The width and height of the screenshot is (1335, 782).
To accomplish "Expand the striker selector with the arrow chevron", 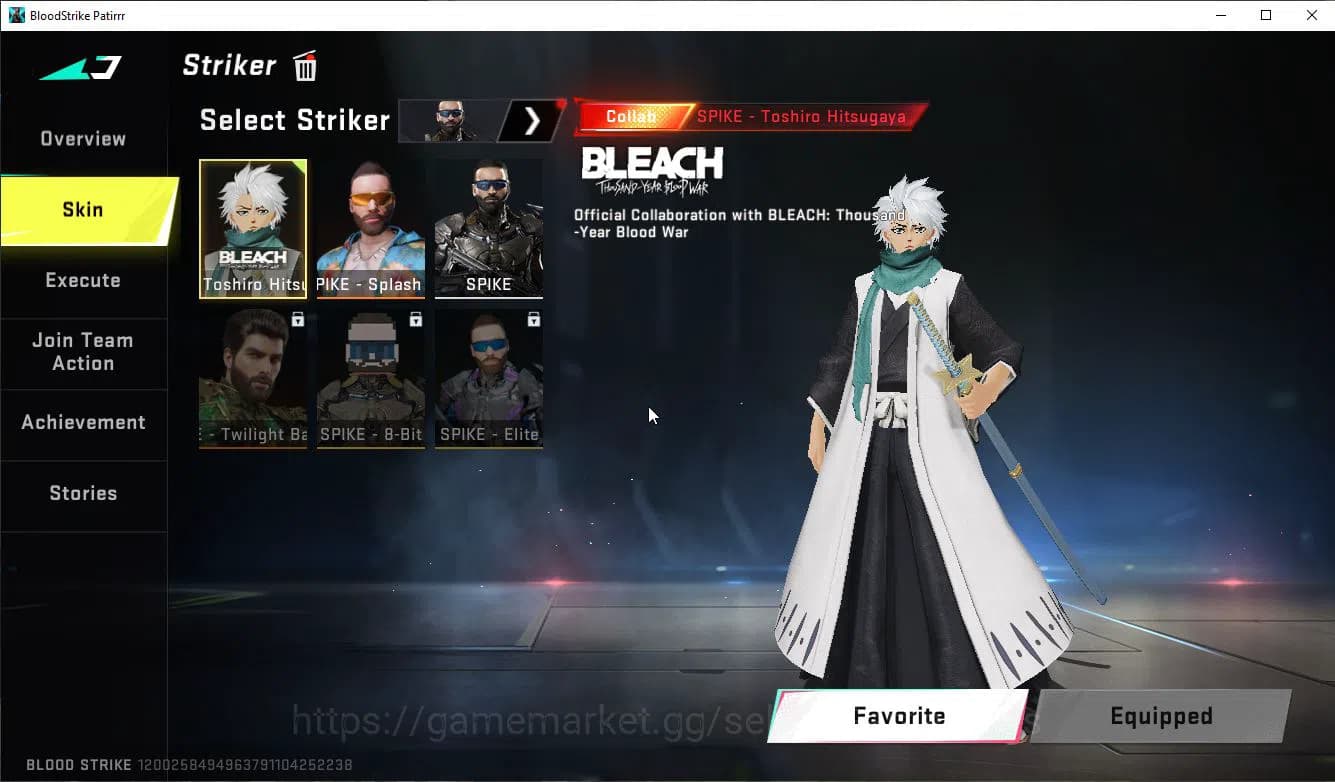I will click(531, 120).
